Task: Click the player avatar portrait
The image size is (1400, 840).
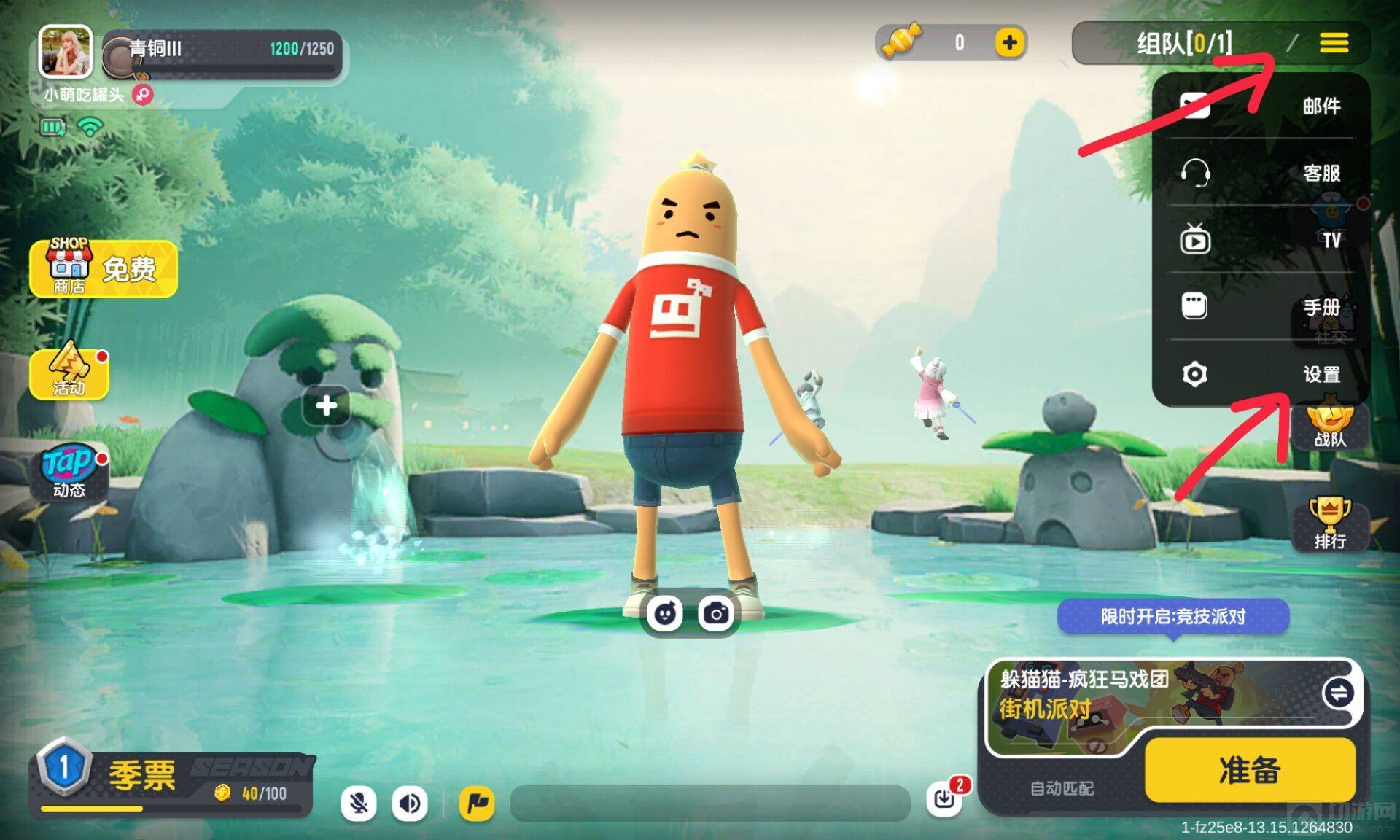Action: [66, 51]
